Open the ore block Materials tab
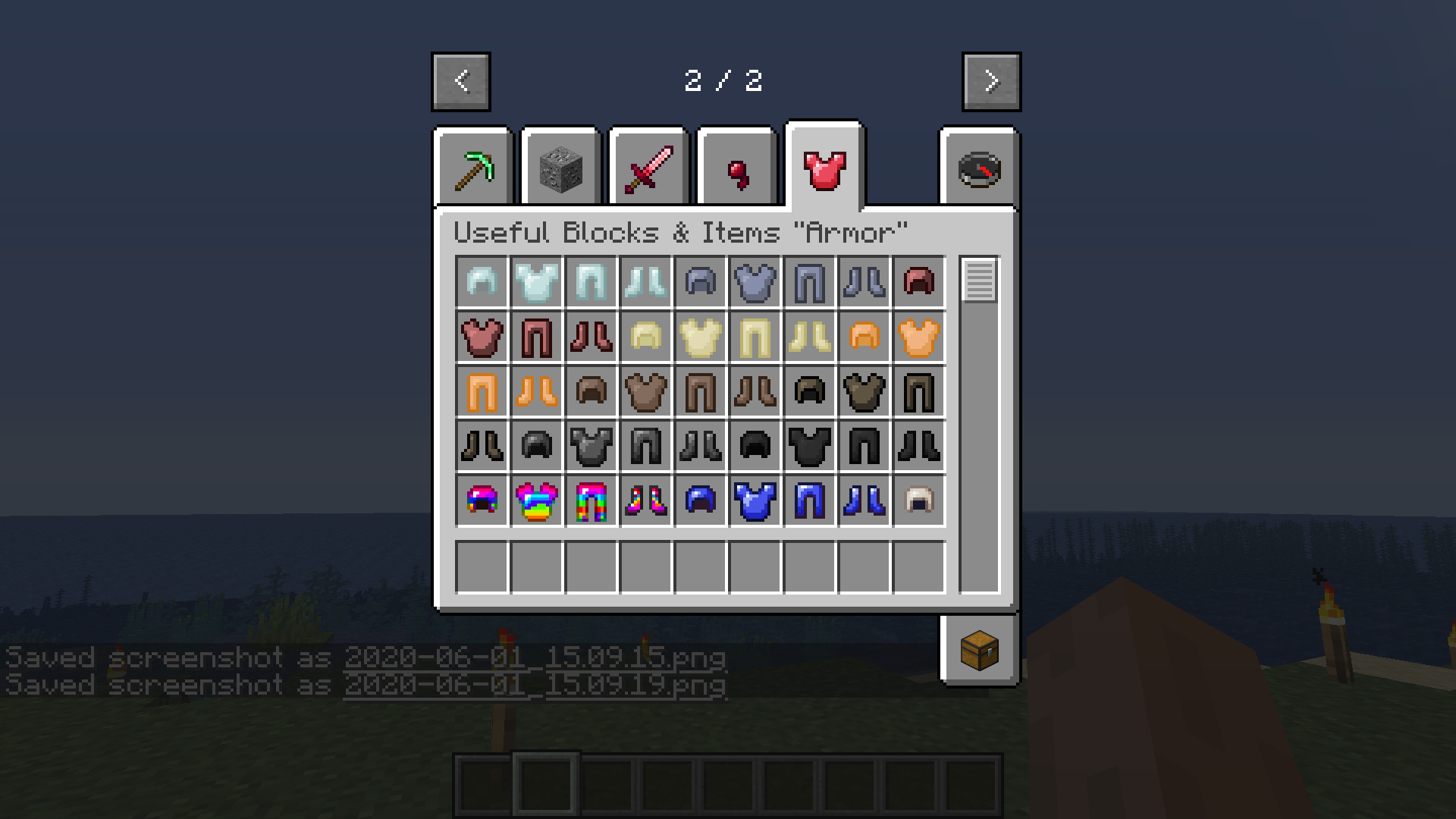This screenshot has width=1456, height=819. [560, 167]
